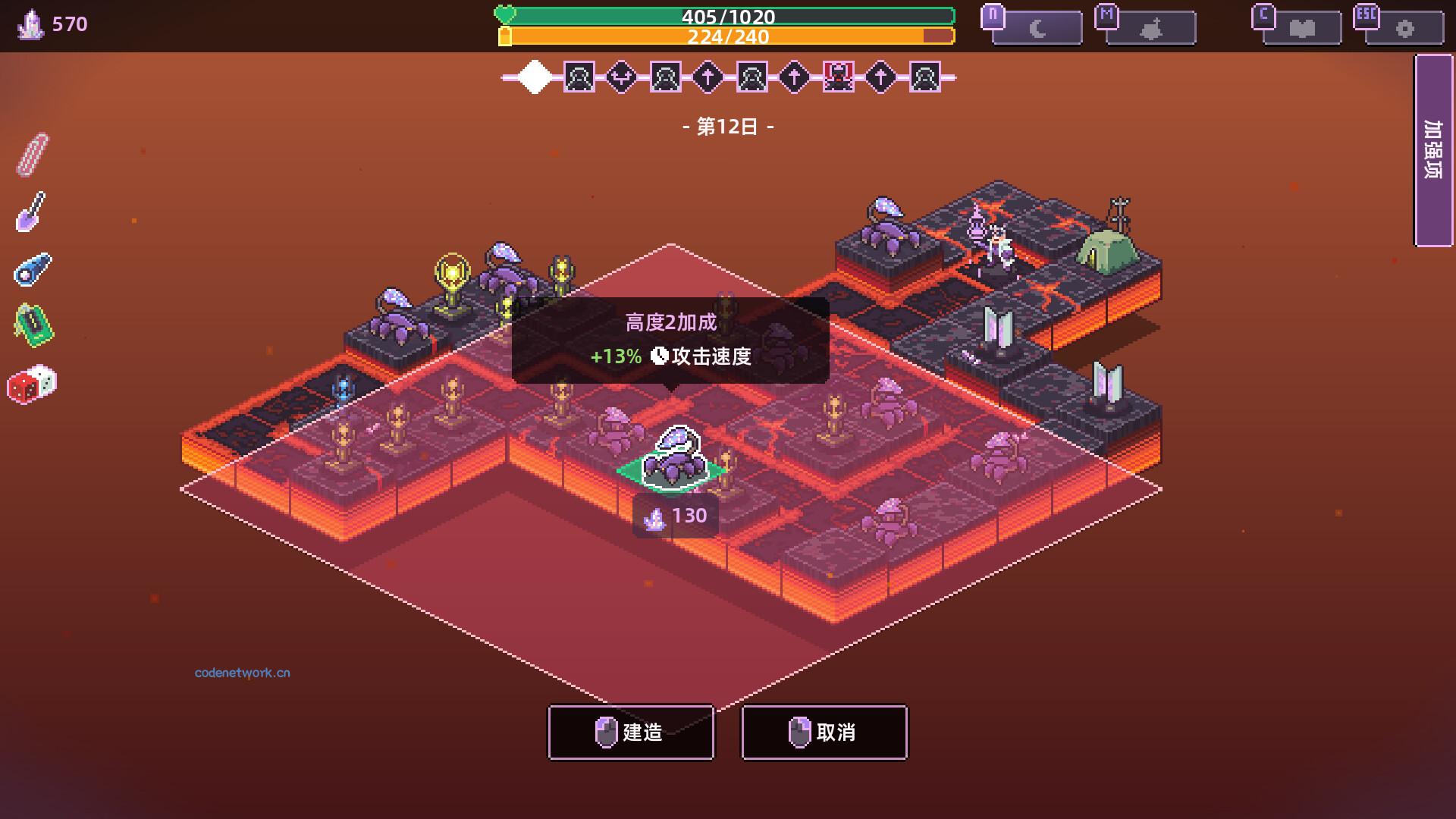Image resolution: width=1456 pixels, height=819 pixels.
Task: Open the moon night-phase panel (N)
Action: 1037,27
